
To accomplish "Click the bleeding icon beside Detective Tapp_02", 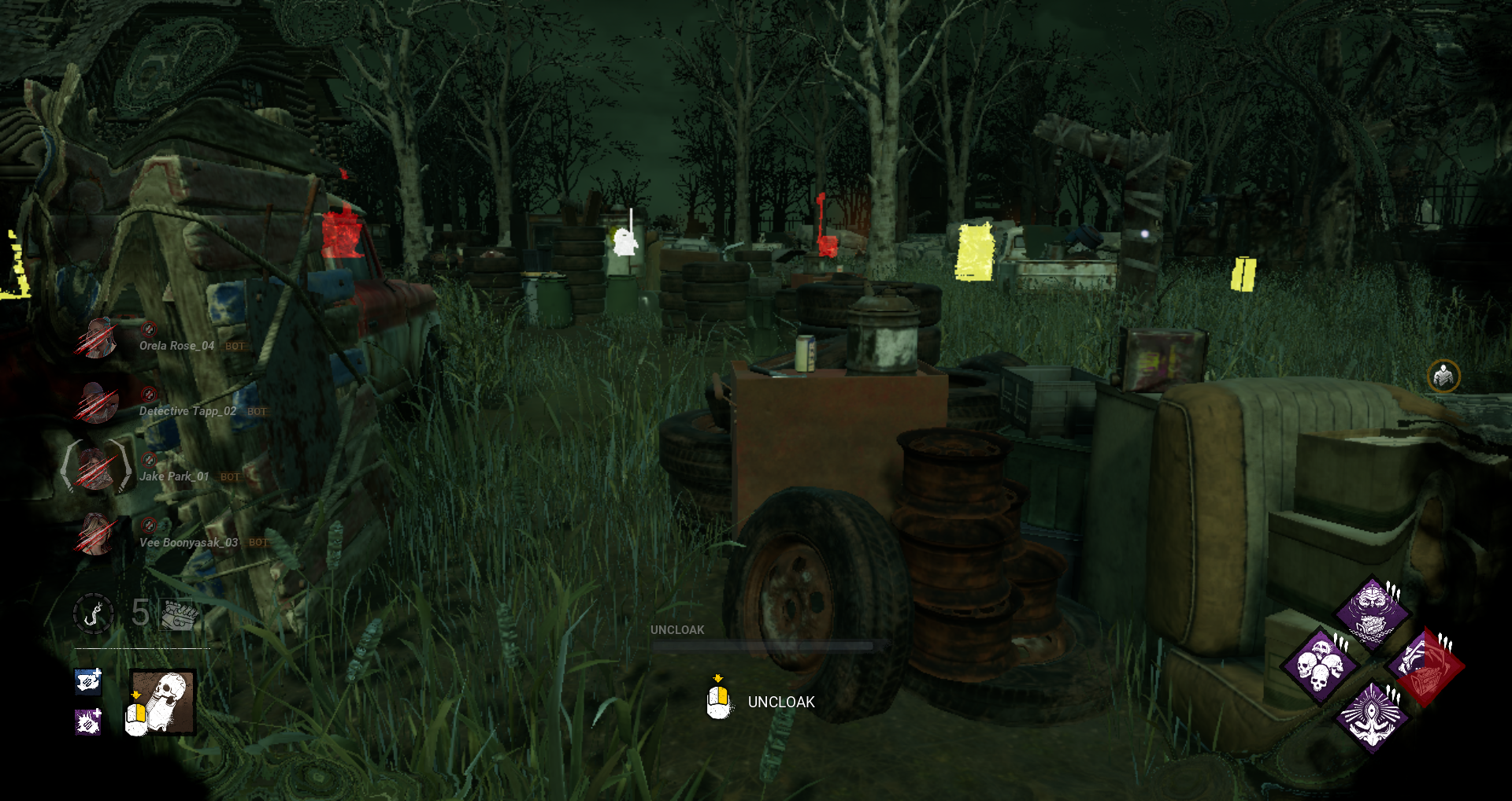I will click(148, 395).
